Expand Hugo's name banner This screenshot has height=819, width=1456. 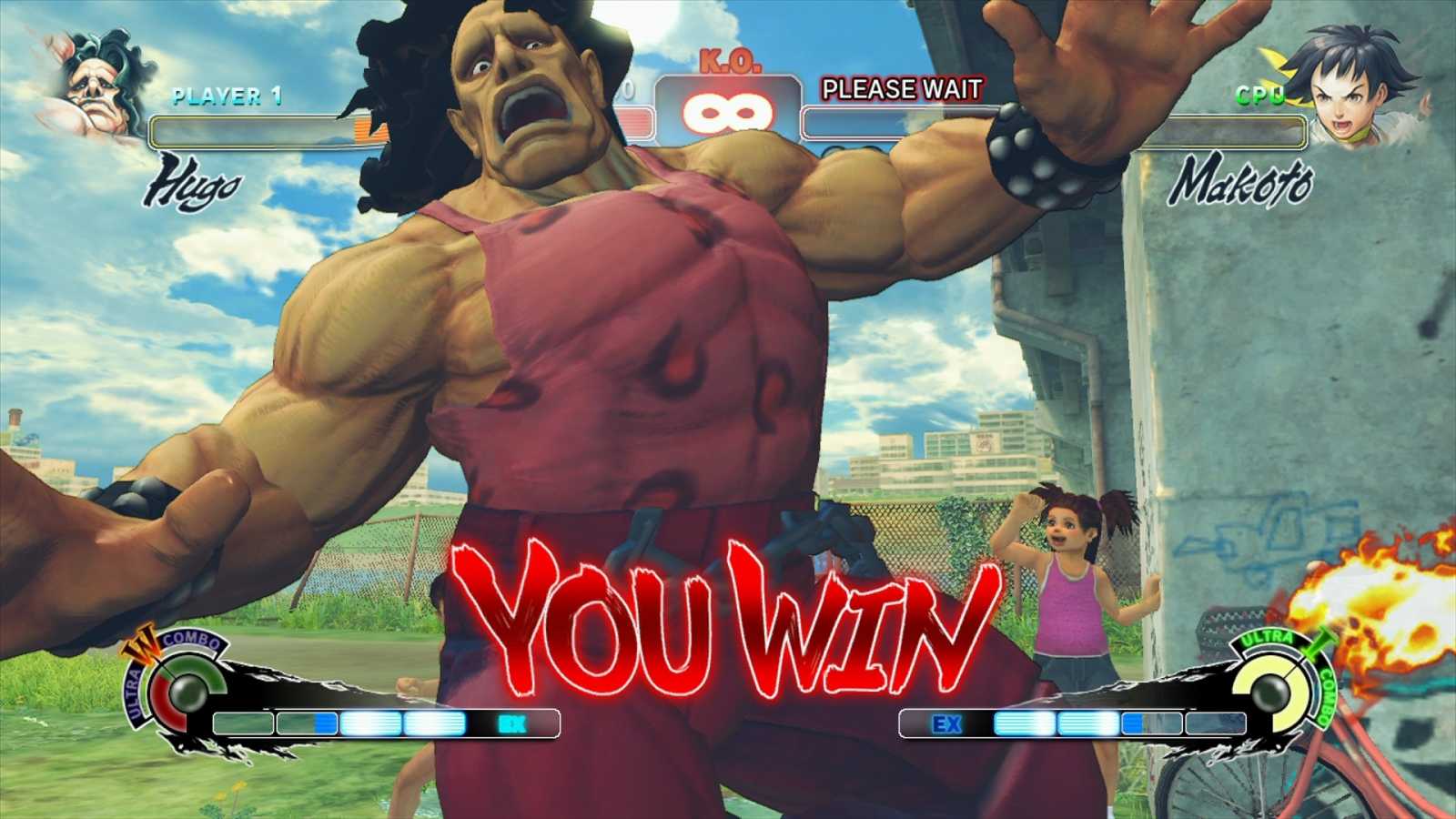(x=196, y=182)
